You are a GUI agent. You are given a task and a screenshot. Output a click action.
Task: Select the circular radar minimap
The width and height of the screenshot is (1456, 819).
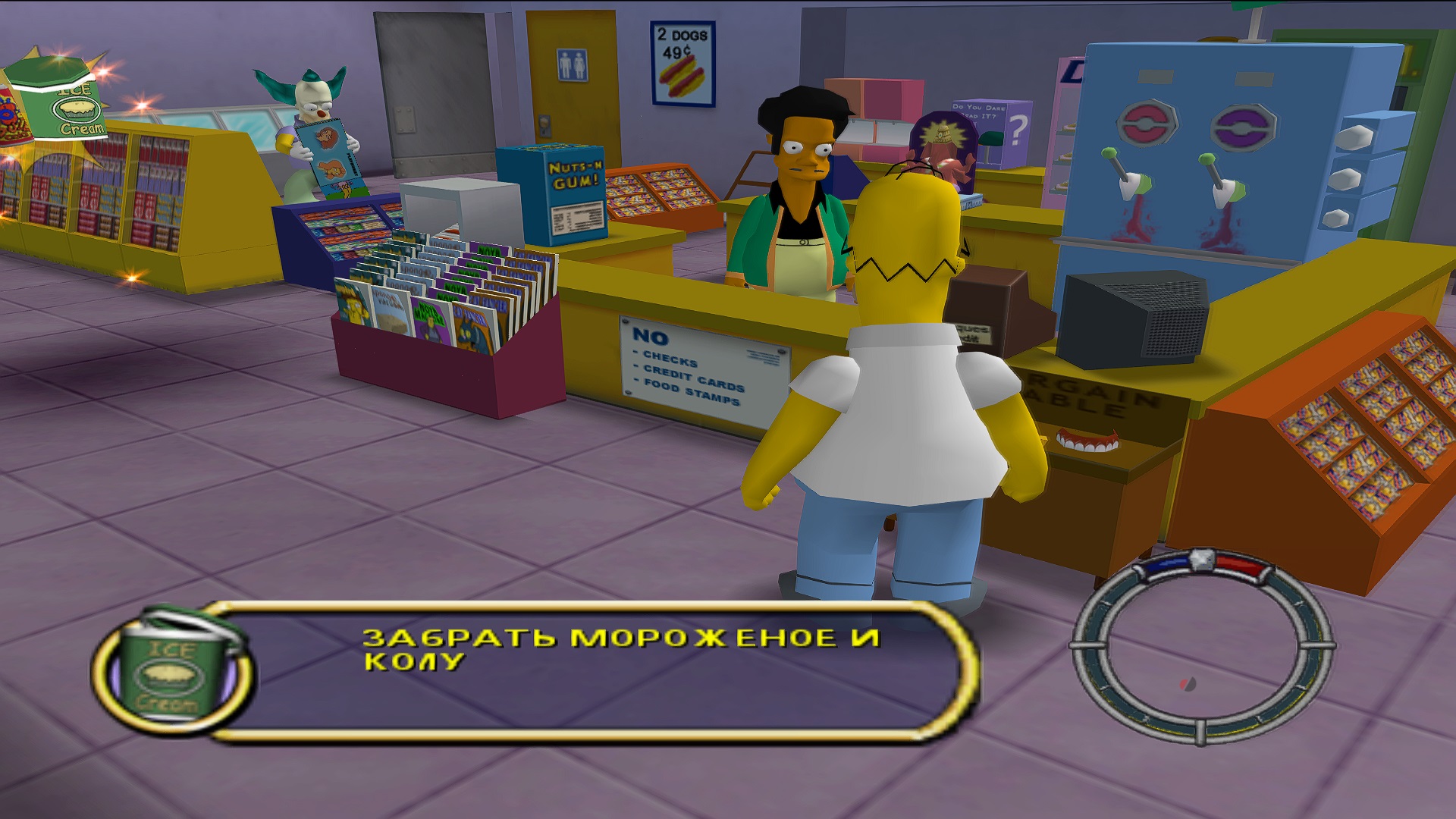click(x=1201, y=646)
